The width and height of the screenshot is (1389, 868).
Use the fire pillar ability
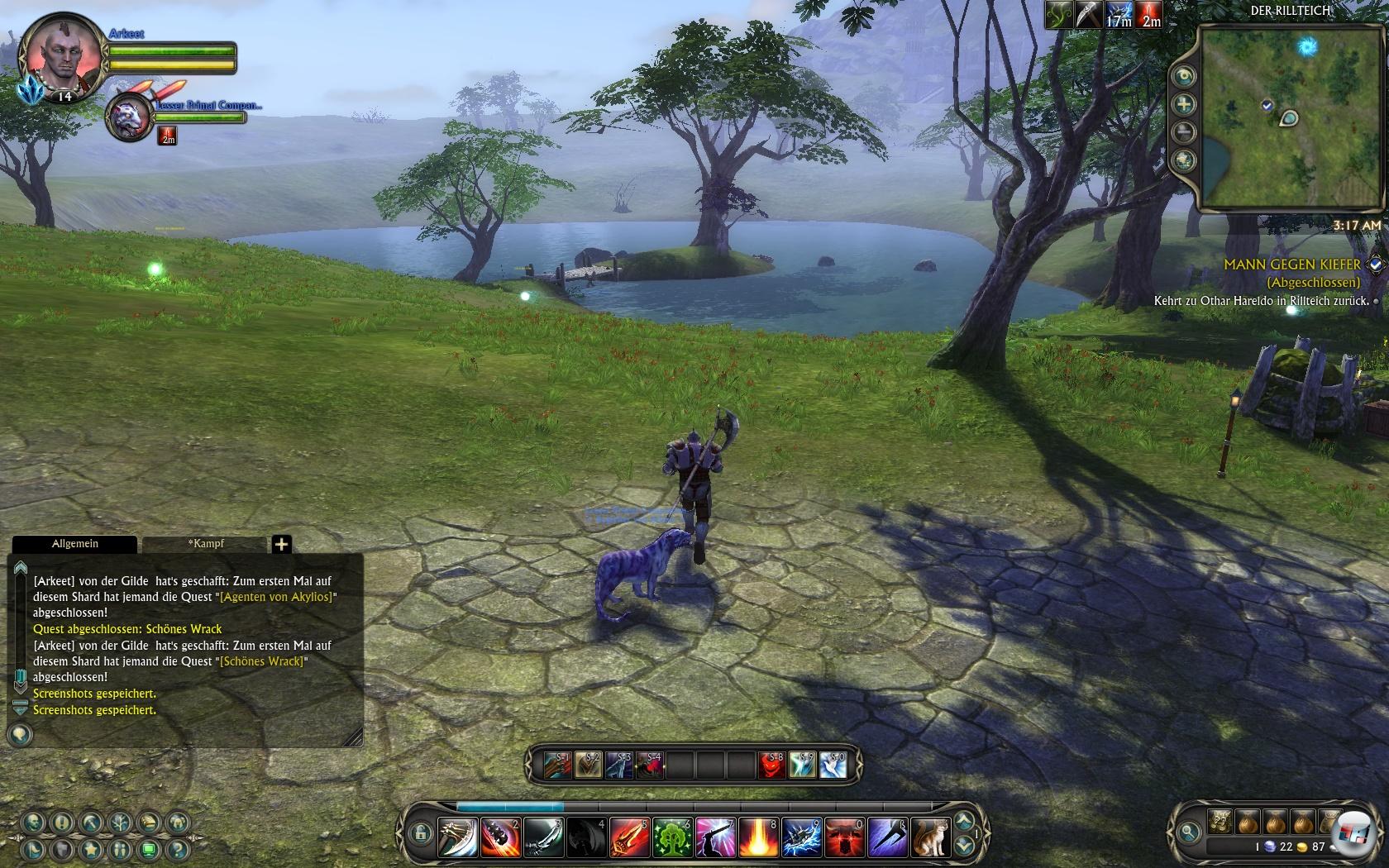758,837
